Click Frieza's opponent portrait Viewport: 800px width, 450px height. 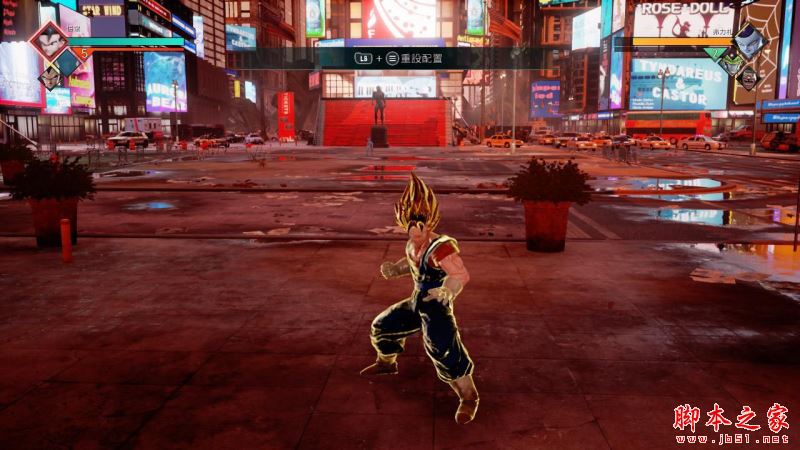point(752,41)
